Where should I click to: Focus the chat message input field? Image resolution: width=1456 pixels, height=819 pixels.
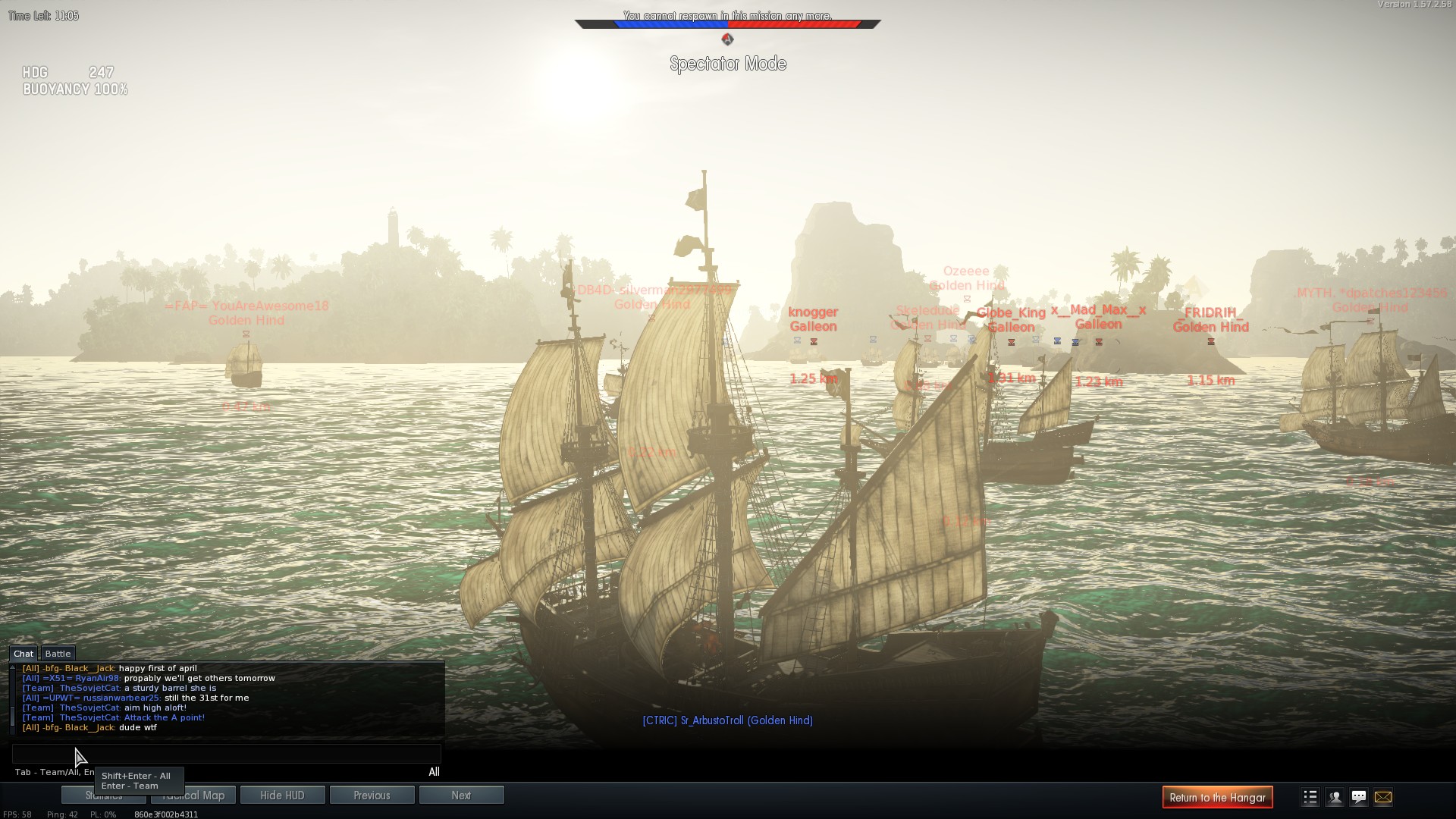click(x=226, y=754)
